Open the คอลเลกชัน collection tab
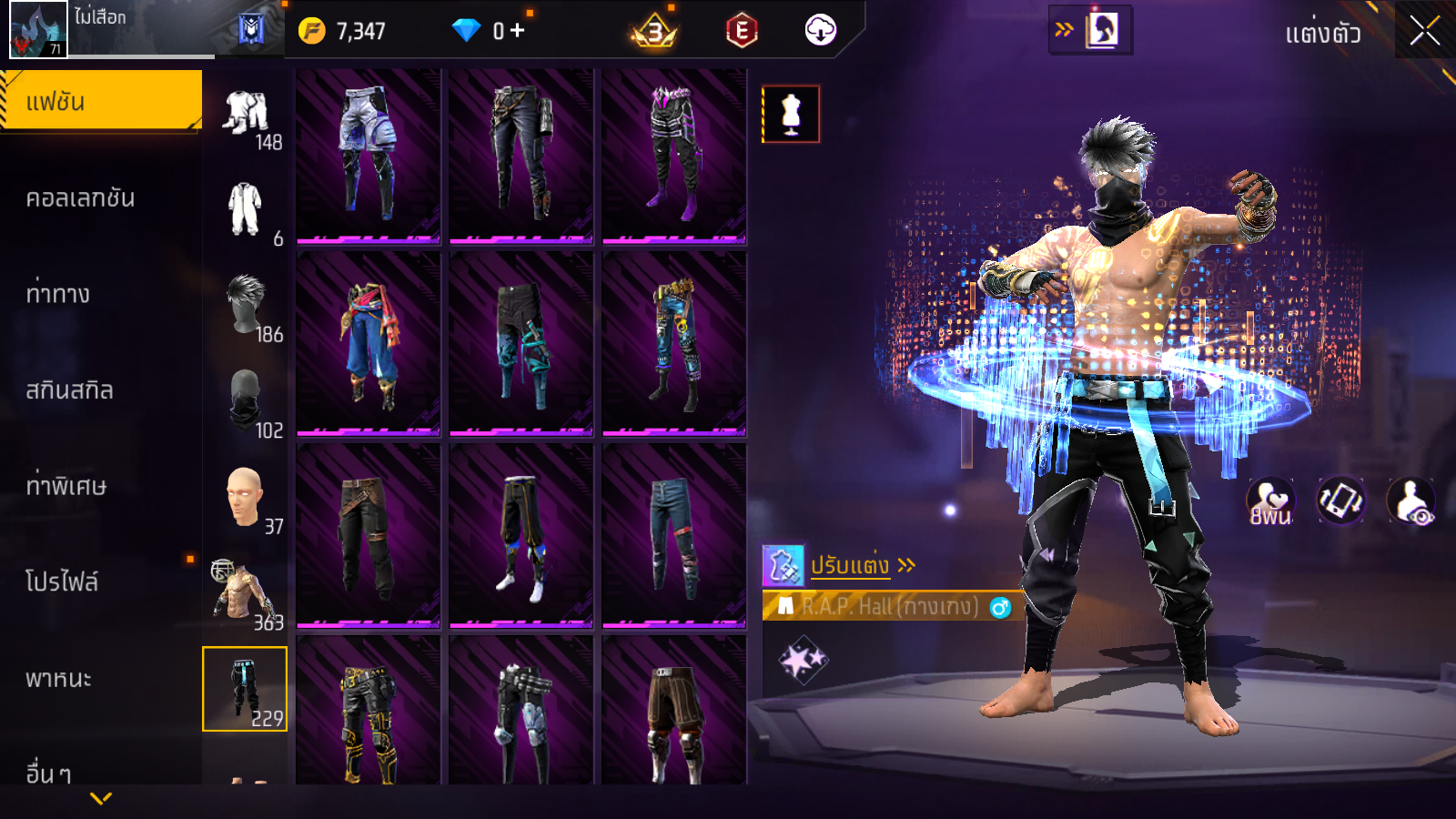1456x819 pixels. coord(80,198)
